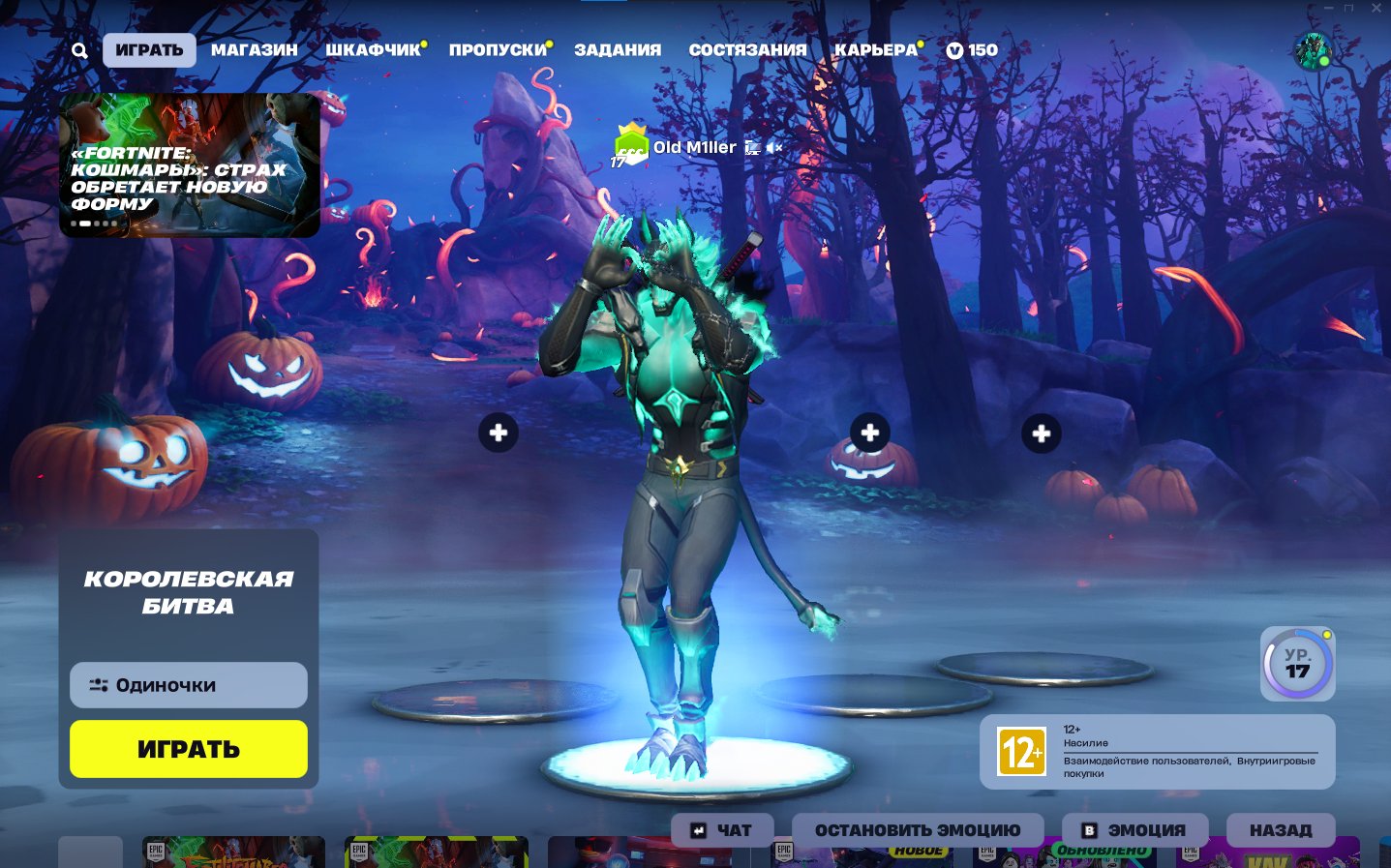Close the game window
The image size is (1391, 868).
click(x=1376, y=8)
